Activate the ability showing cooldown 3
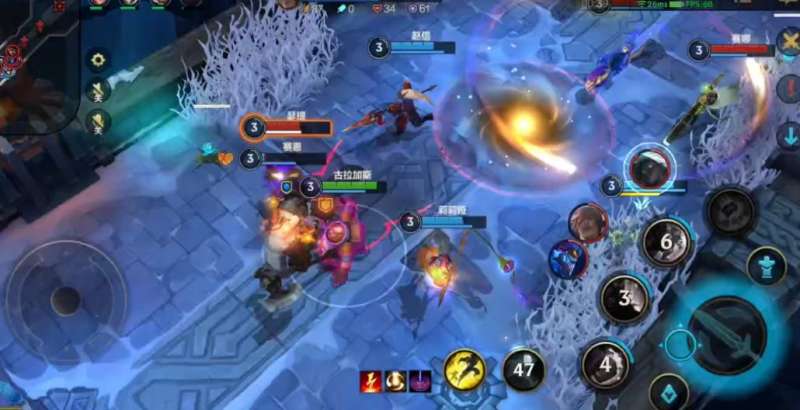800x410 pixels. click(x=625, y=298)
